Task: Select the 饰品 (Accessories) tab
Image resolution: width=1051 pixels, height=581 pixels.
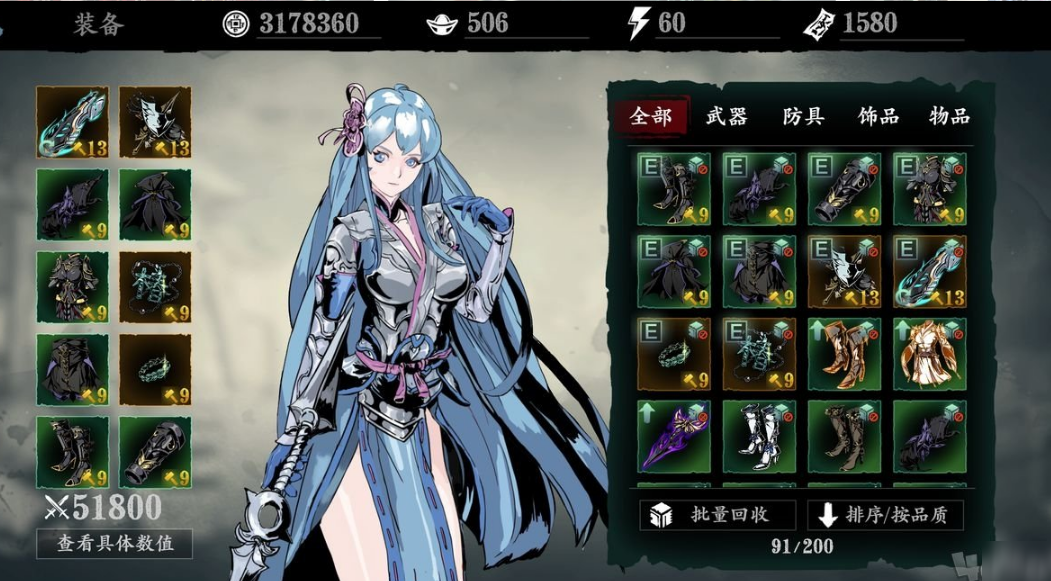Action: [x=878, y=116]
